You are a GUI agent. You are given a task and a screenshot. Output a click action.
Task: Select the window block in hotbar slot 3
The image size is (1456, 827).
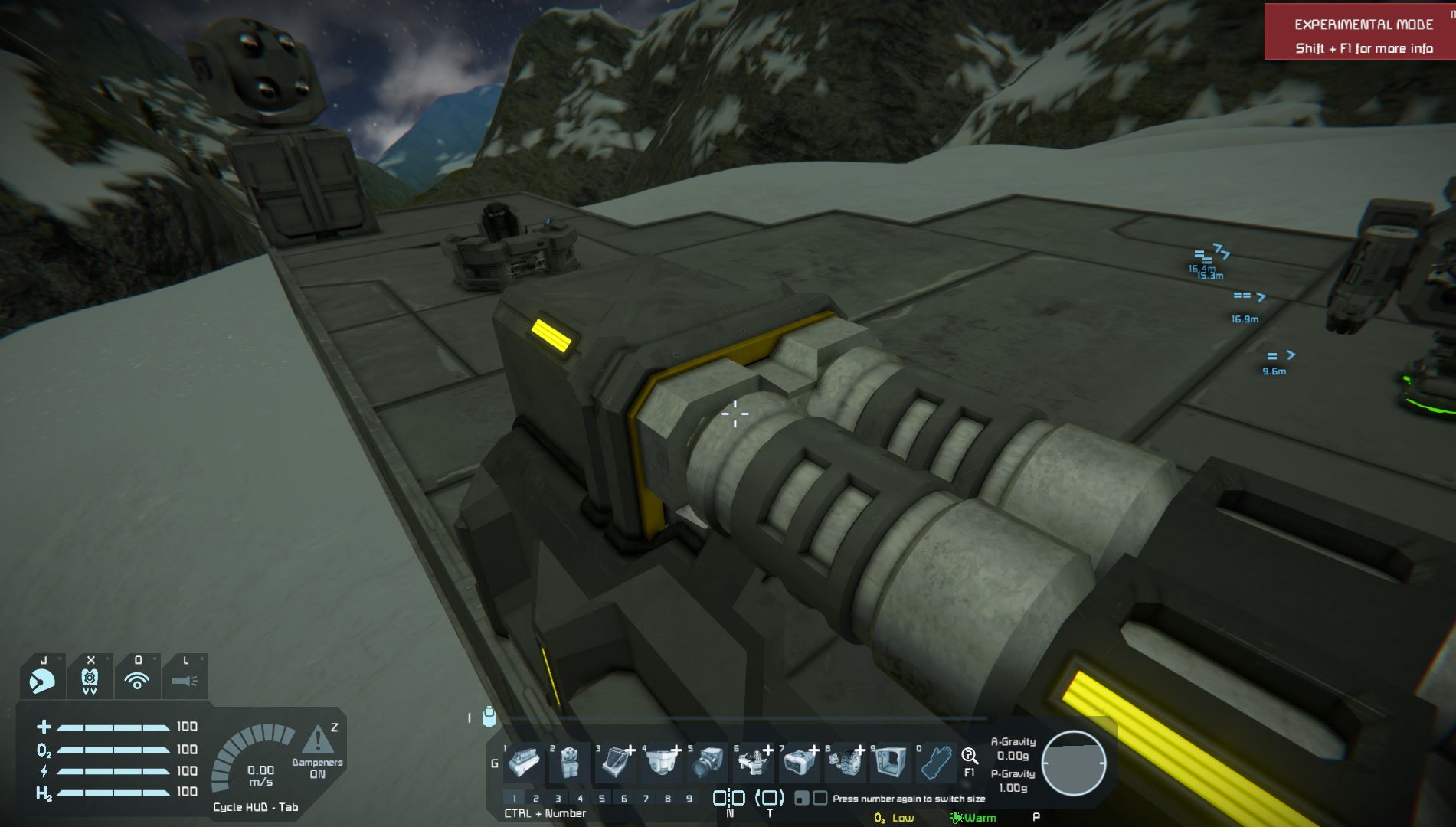coord(615,762)
